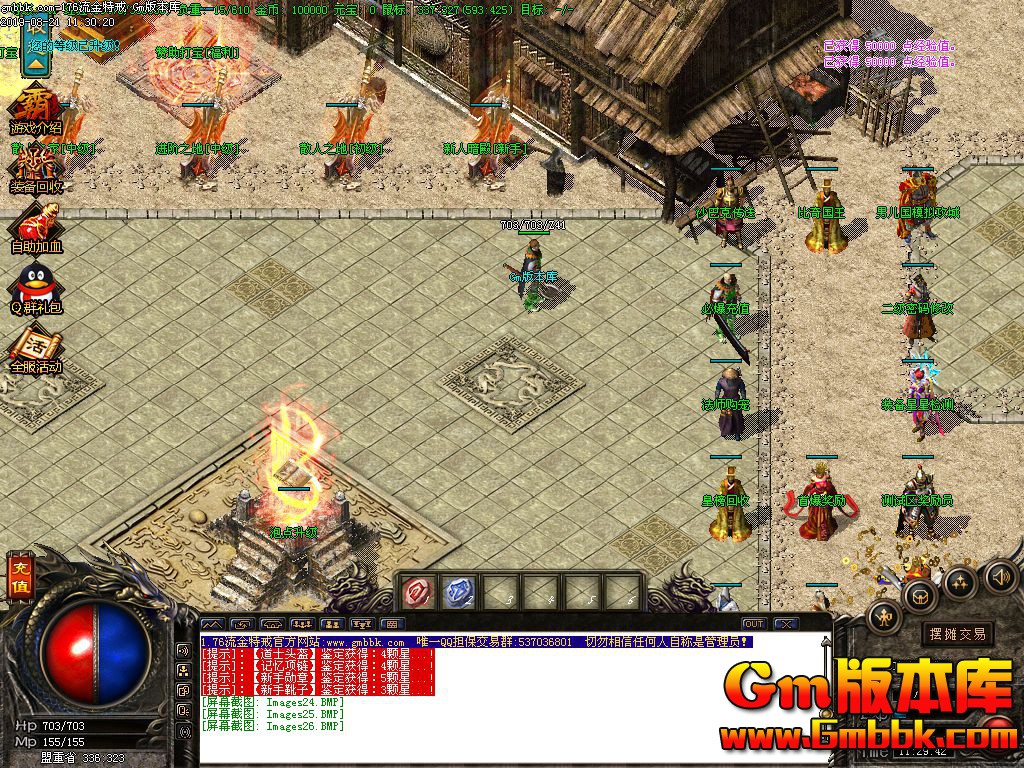Open the 全服活动 server events scroll
Screen dimensions: 1024x768
coord(37,348)
